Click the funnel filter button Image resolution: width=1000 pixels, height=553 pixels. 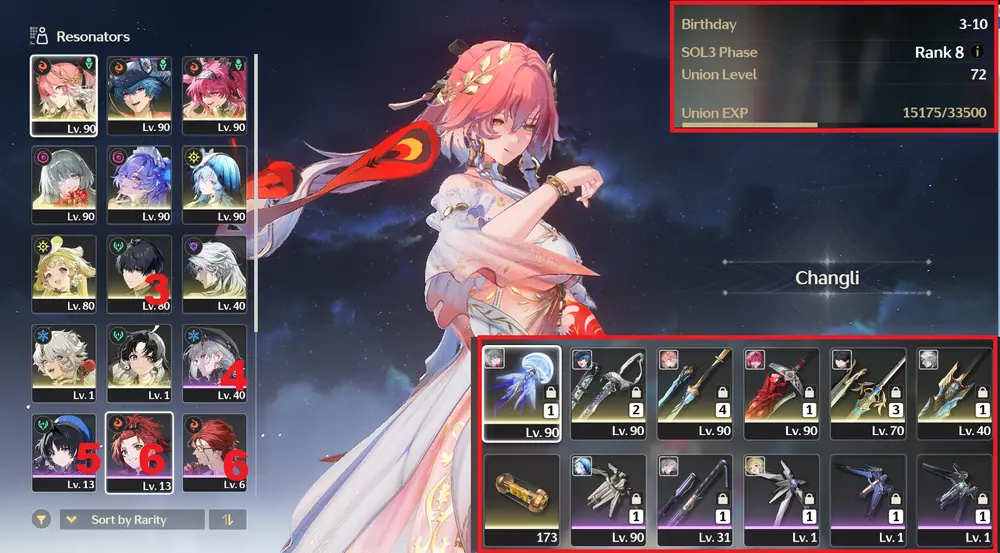pos(41,520)
